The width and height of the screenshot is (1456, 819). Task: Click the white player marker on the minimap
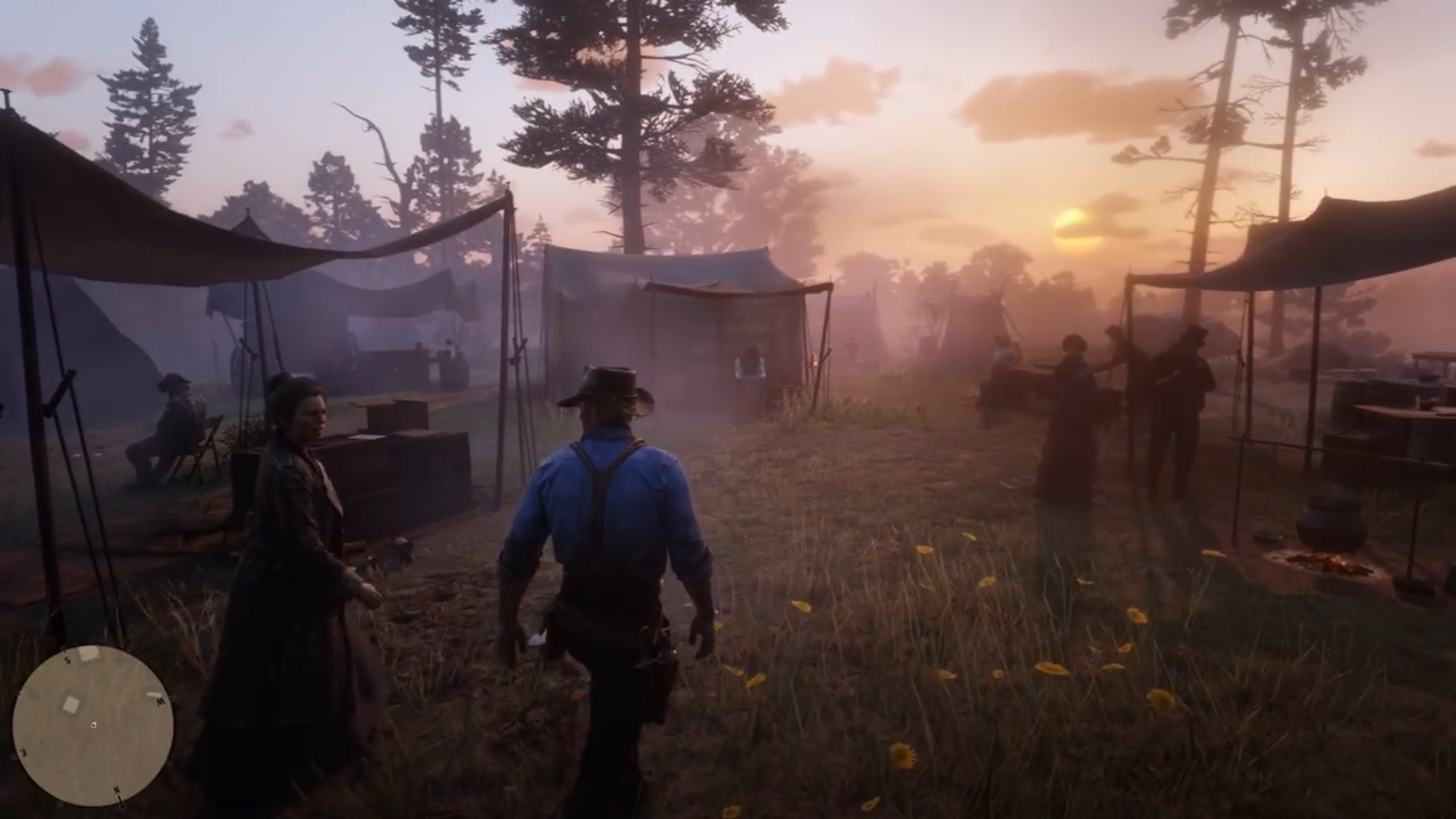(x=93, y=724)
